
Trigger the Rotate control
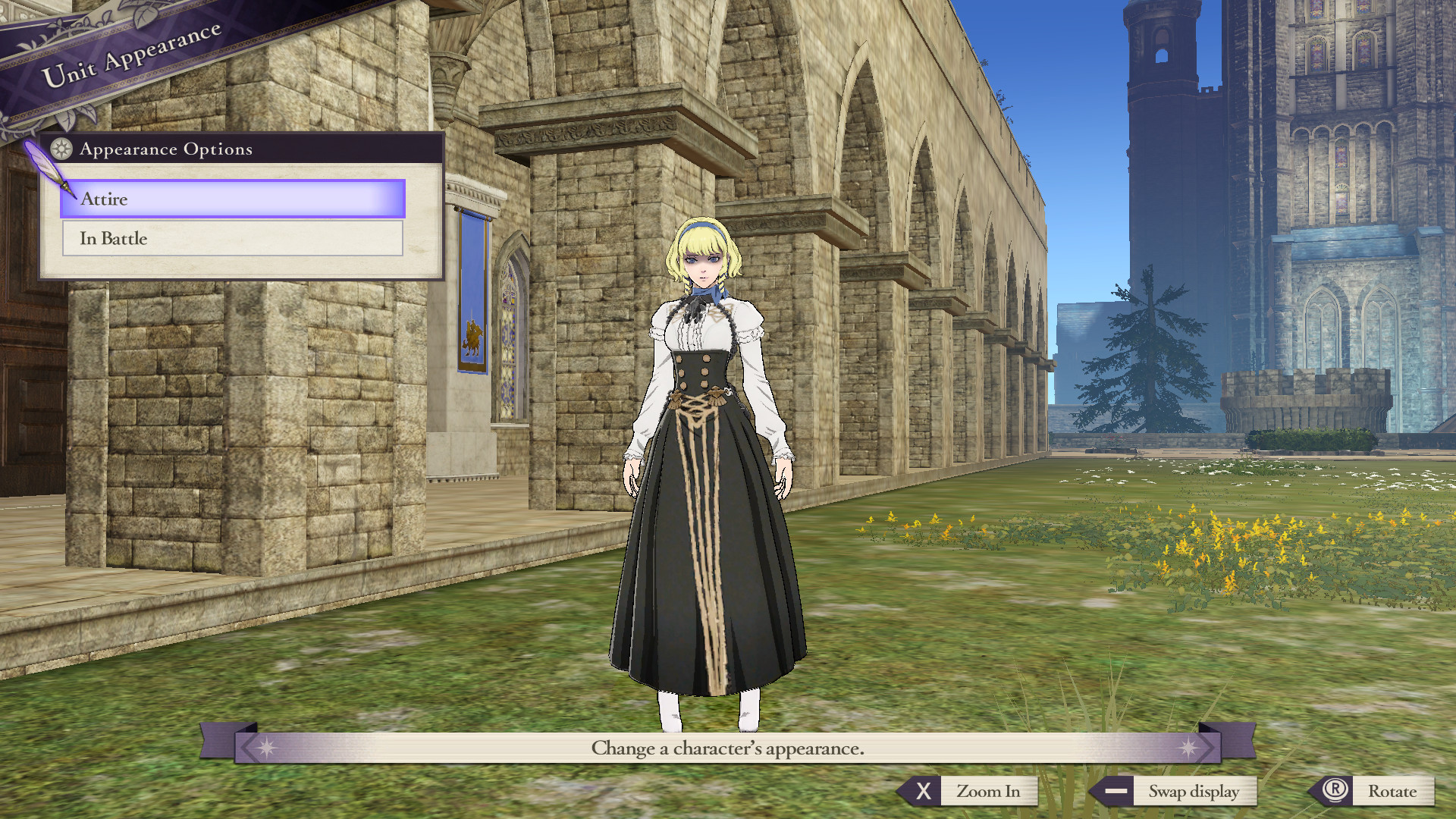[x=1395, y=791]
